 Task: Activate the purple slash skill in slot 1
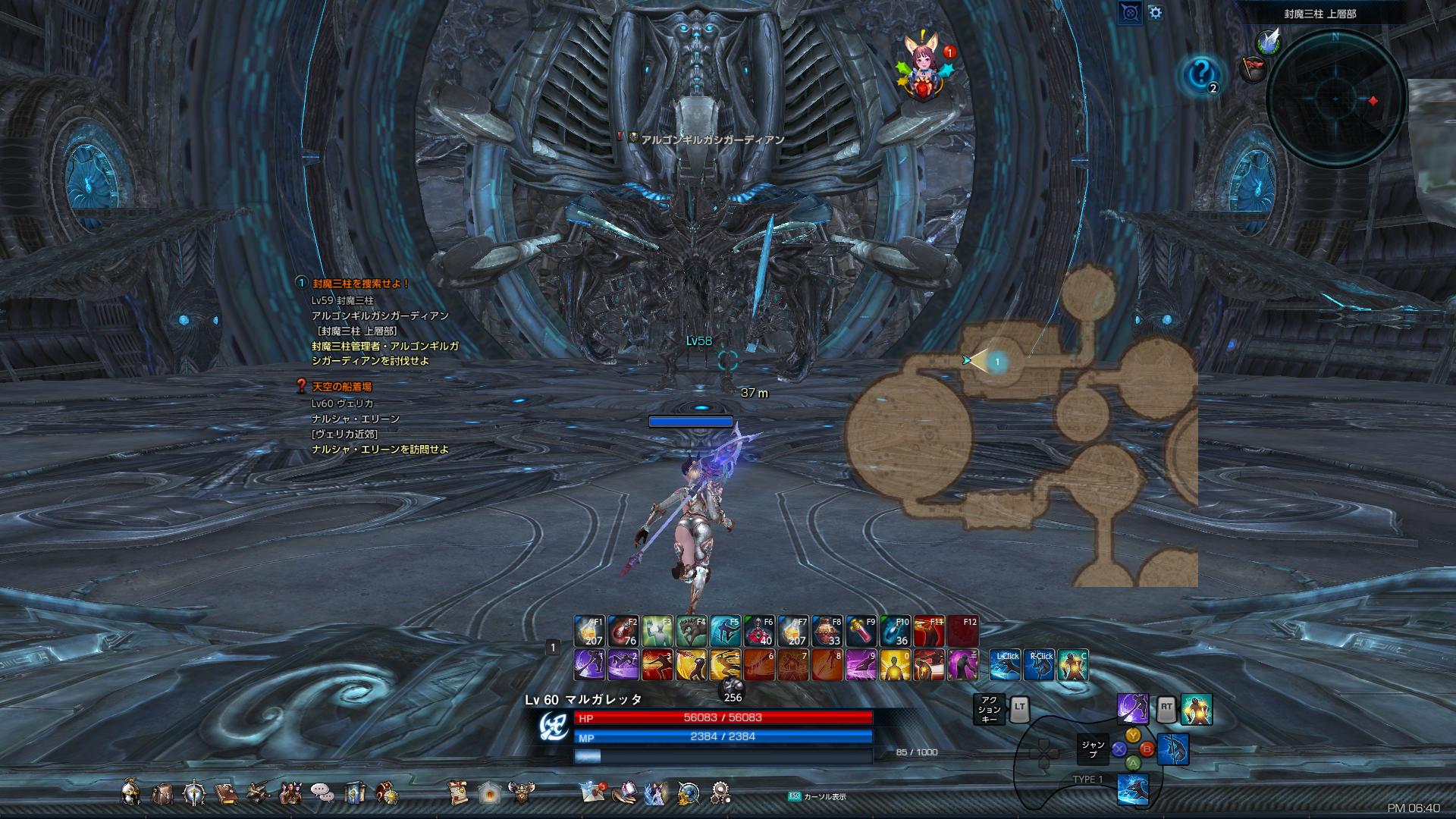(589, 664)
